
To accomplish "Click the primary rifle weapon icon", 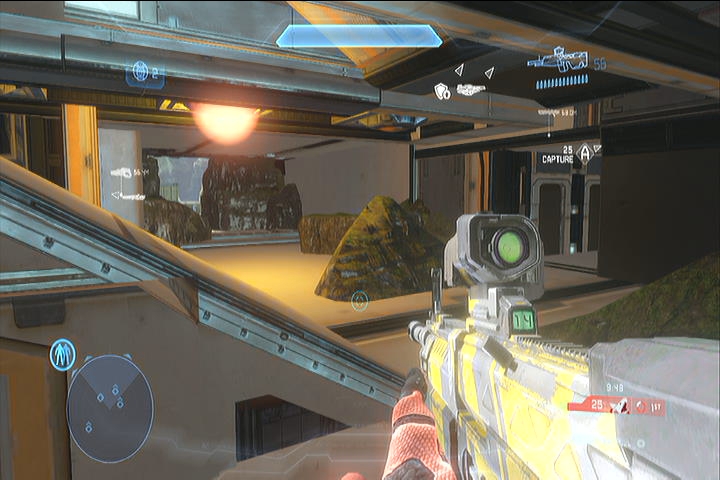I will pos(560,60).
